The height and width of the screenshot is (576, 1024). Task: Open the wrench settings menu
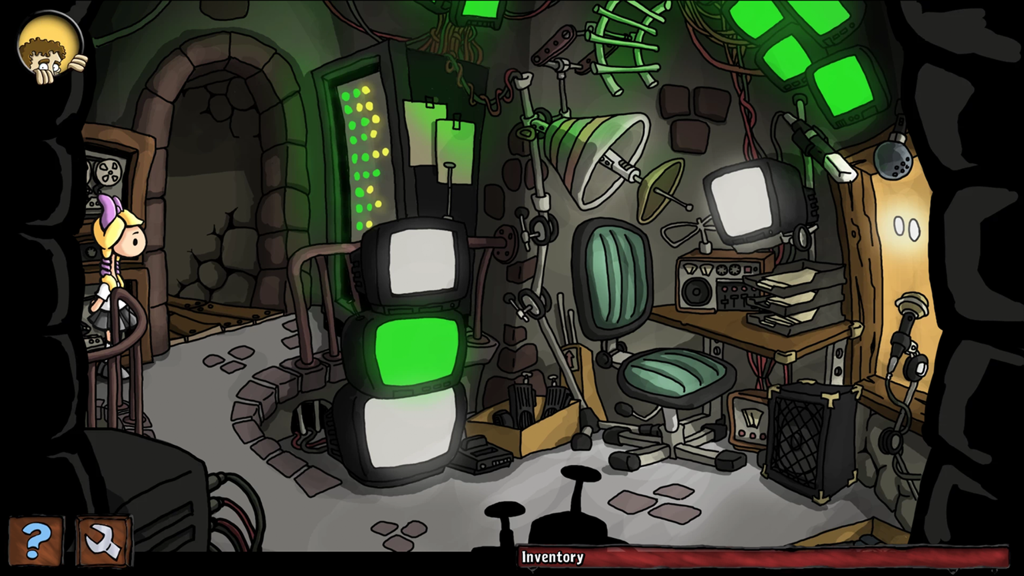[103, 541]
